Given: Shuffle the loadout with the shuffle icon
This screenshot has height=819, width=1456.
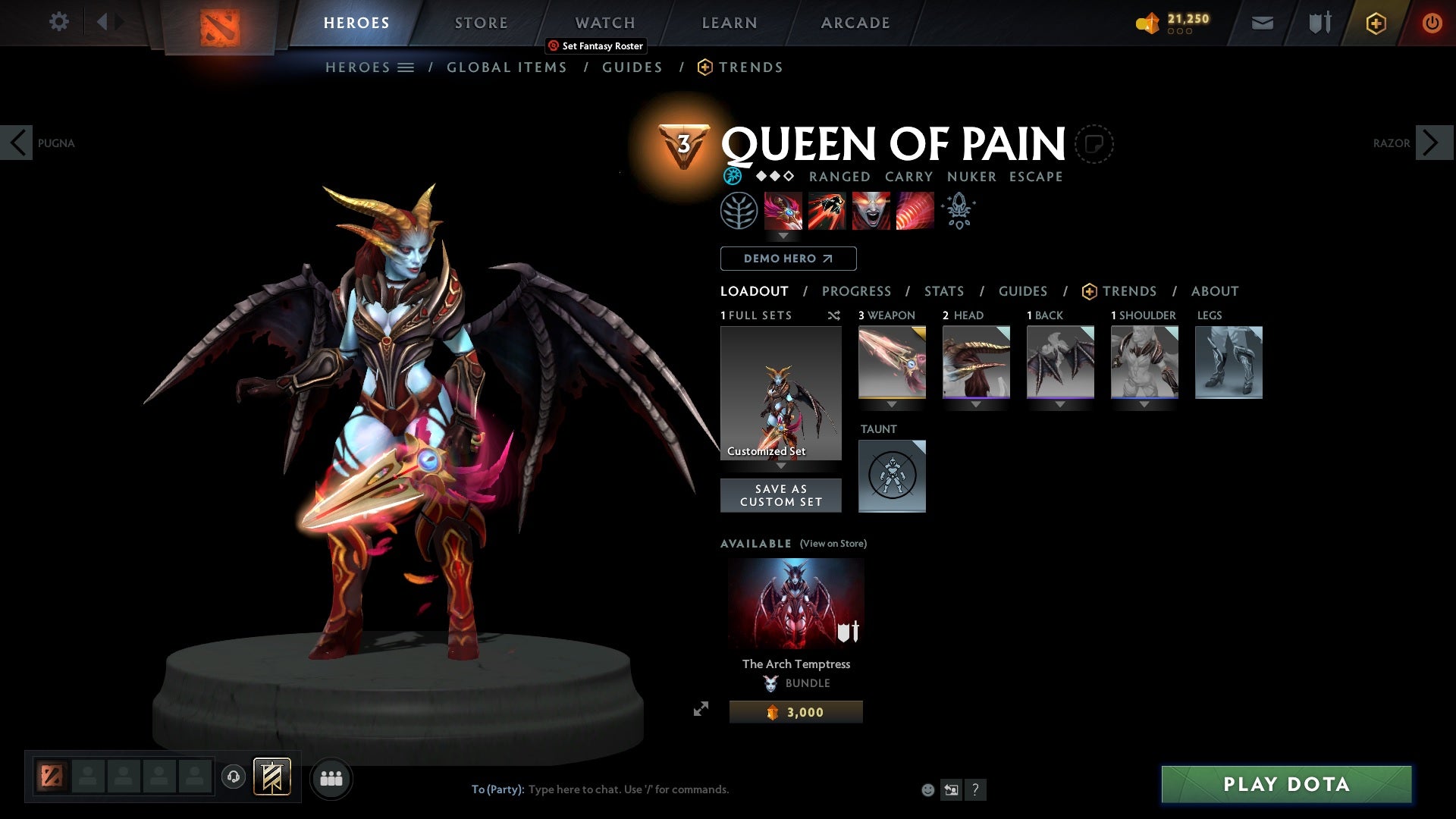Looking at the screenshot, I should pyautogui.click(x=834, y=315).
